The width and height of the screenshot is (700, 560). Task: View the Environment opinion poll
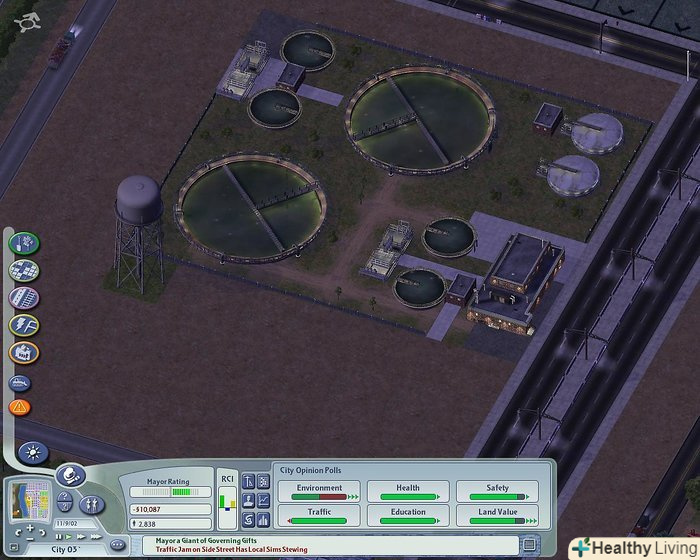(x=319, y=490)
